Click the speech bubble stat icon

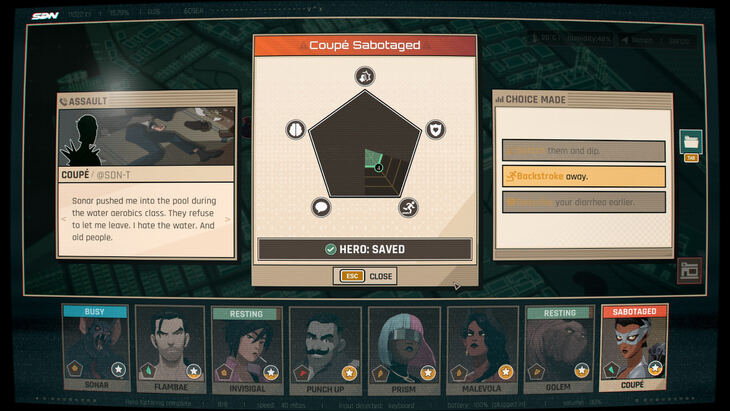[321, 208]
